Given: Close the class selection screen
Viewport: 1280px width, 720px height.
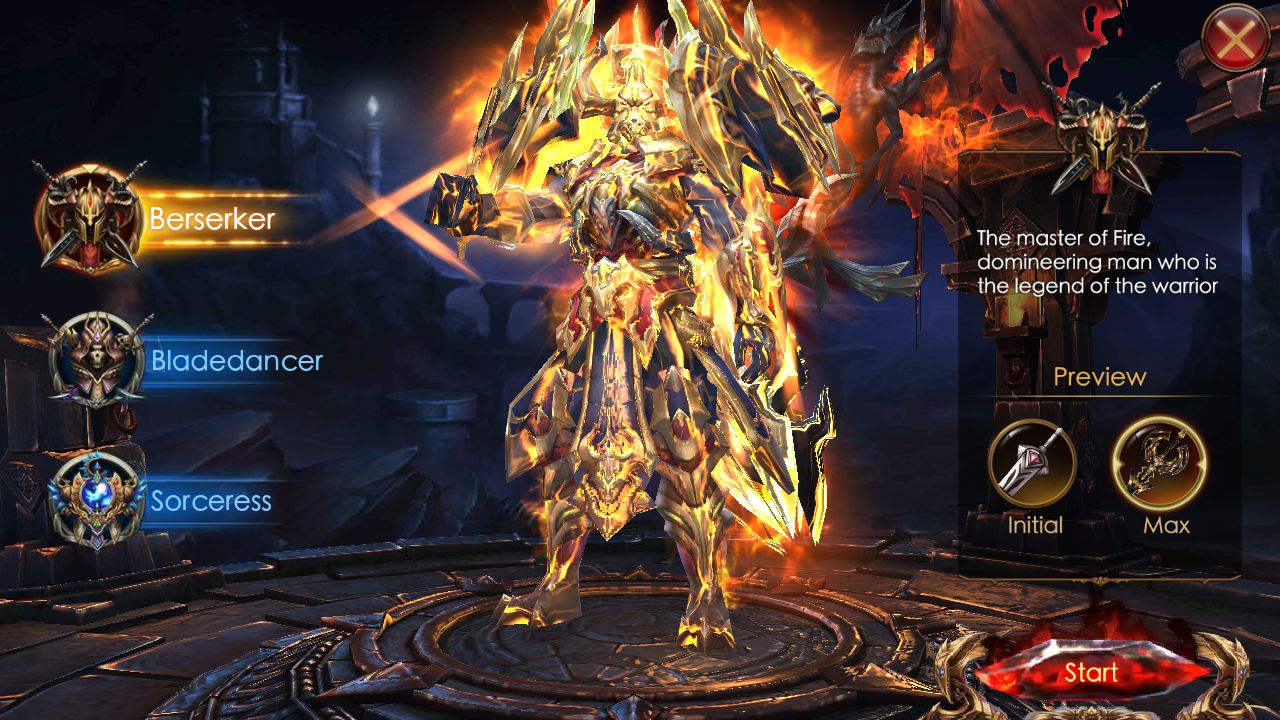Looking at the screenshot, I should tap(1236, 38).
